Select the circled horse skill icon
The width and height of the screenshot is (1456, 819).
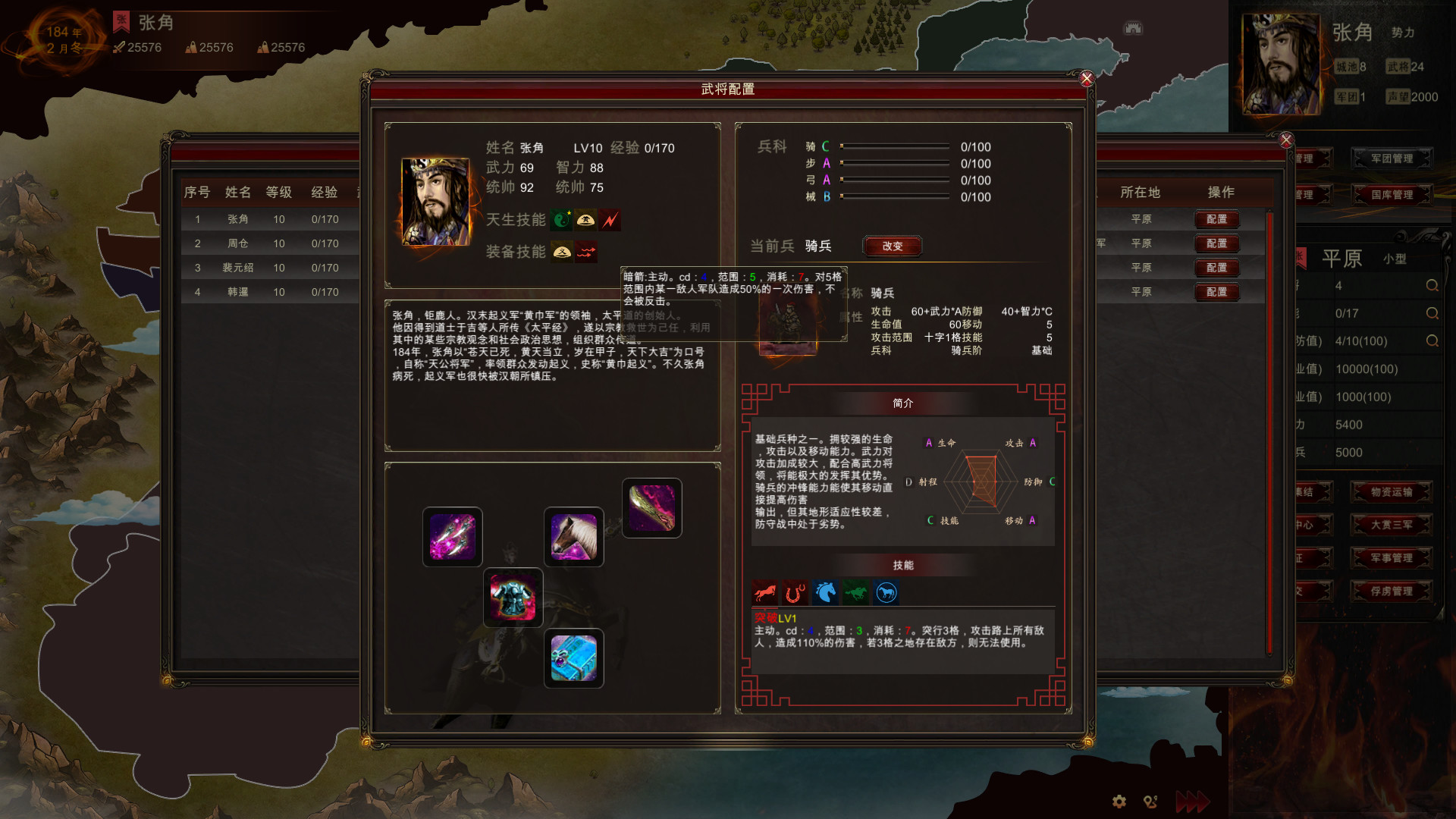tap(886, 593)
